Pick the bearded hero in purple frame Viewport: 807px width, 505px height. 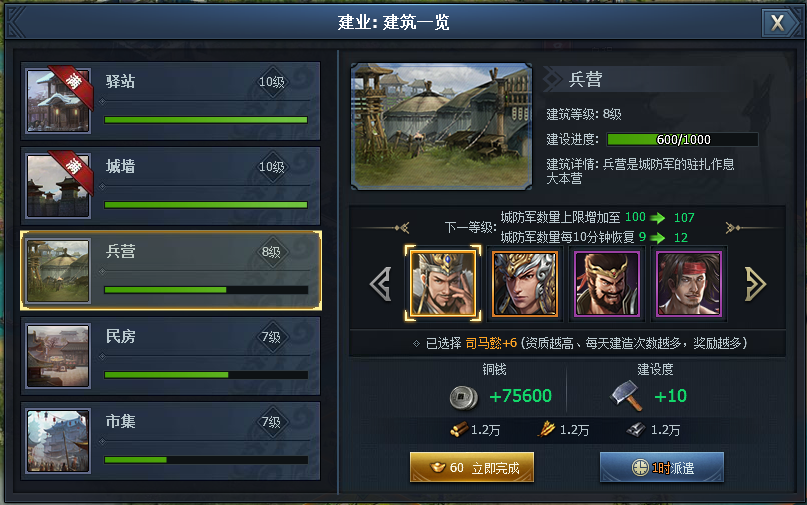pyautogui.click(x=606, y=283)
